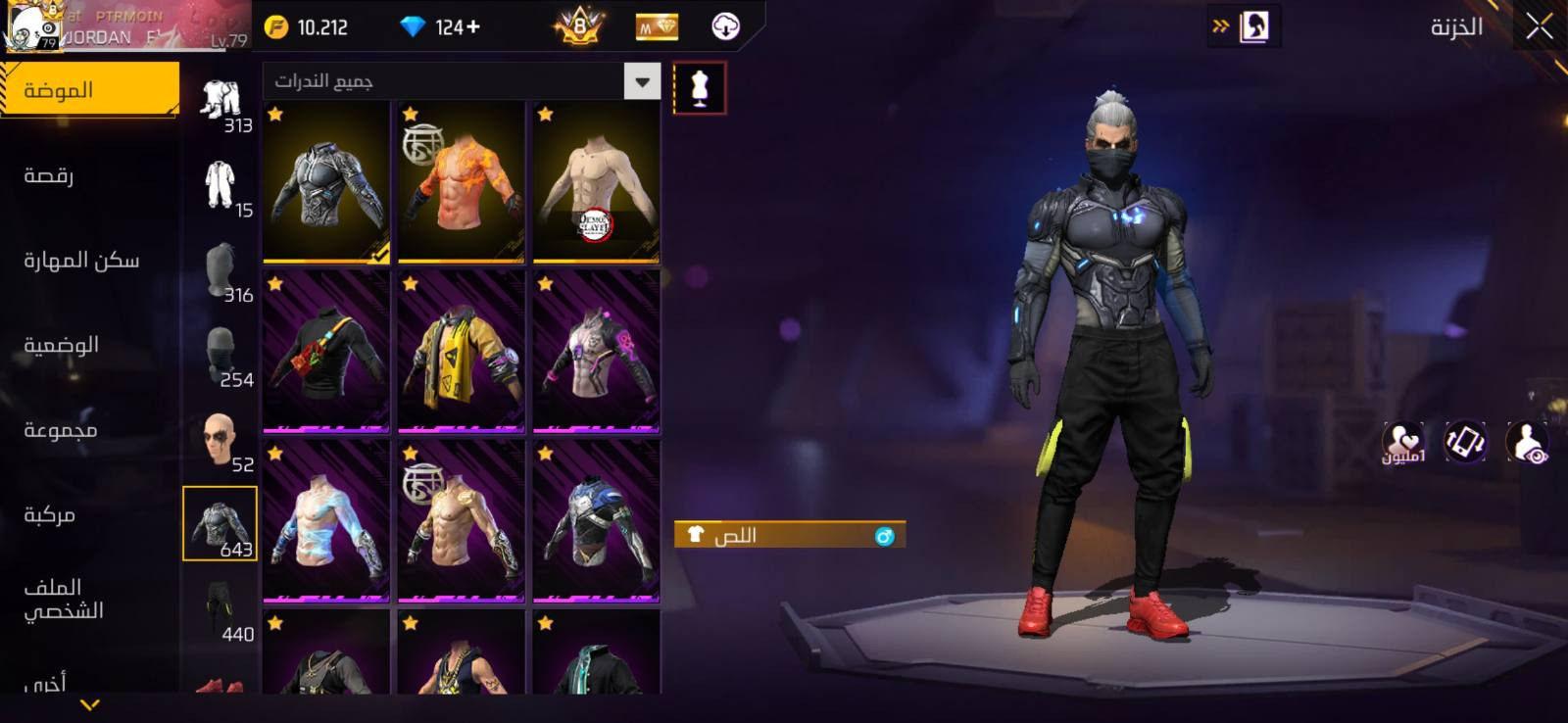Select the icy blue shirtless top
Image resolution: width=1568 pixels, height=723 pixels.
click(x=326, y=521)
